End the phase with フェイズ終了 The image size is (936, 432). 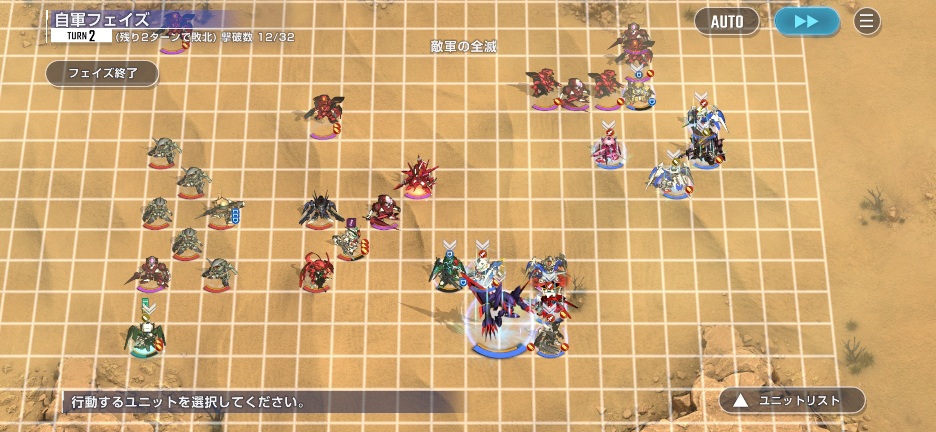pyautogui.click(x=101, y=73)
